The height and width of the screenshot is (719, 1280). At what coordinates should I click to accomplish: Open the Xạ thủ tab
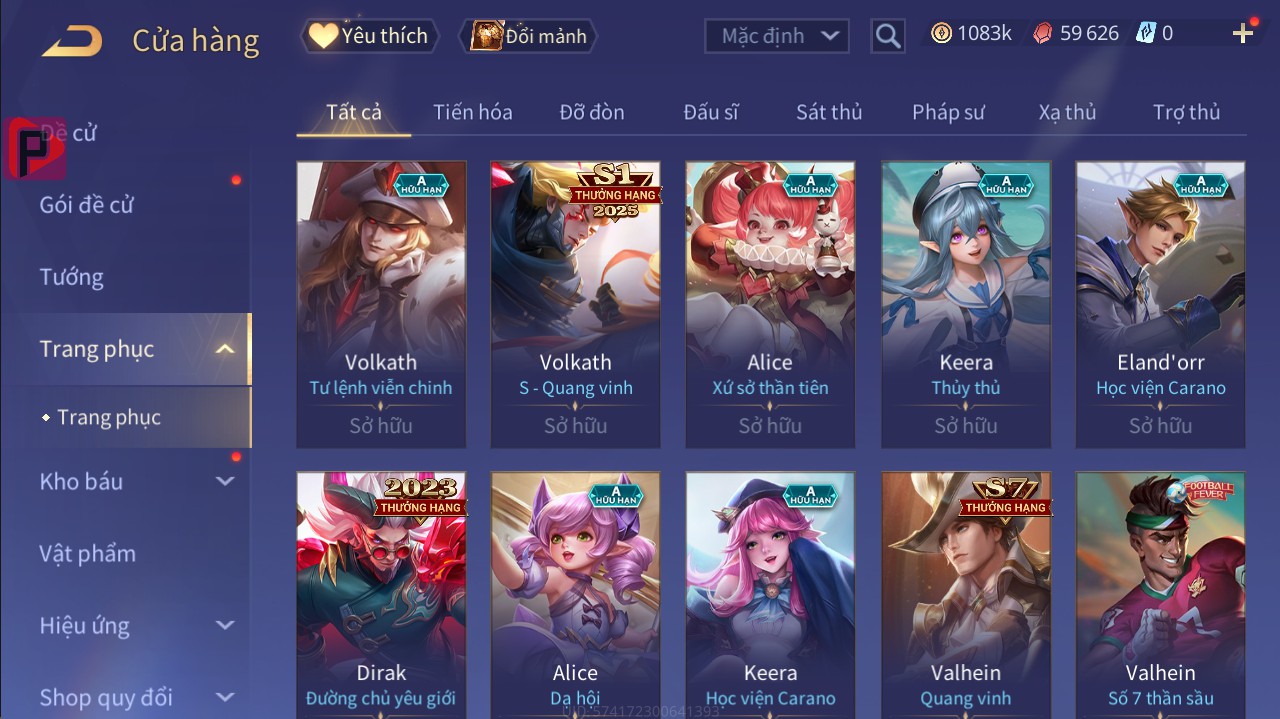coord(1067,112)
